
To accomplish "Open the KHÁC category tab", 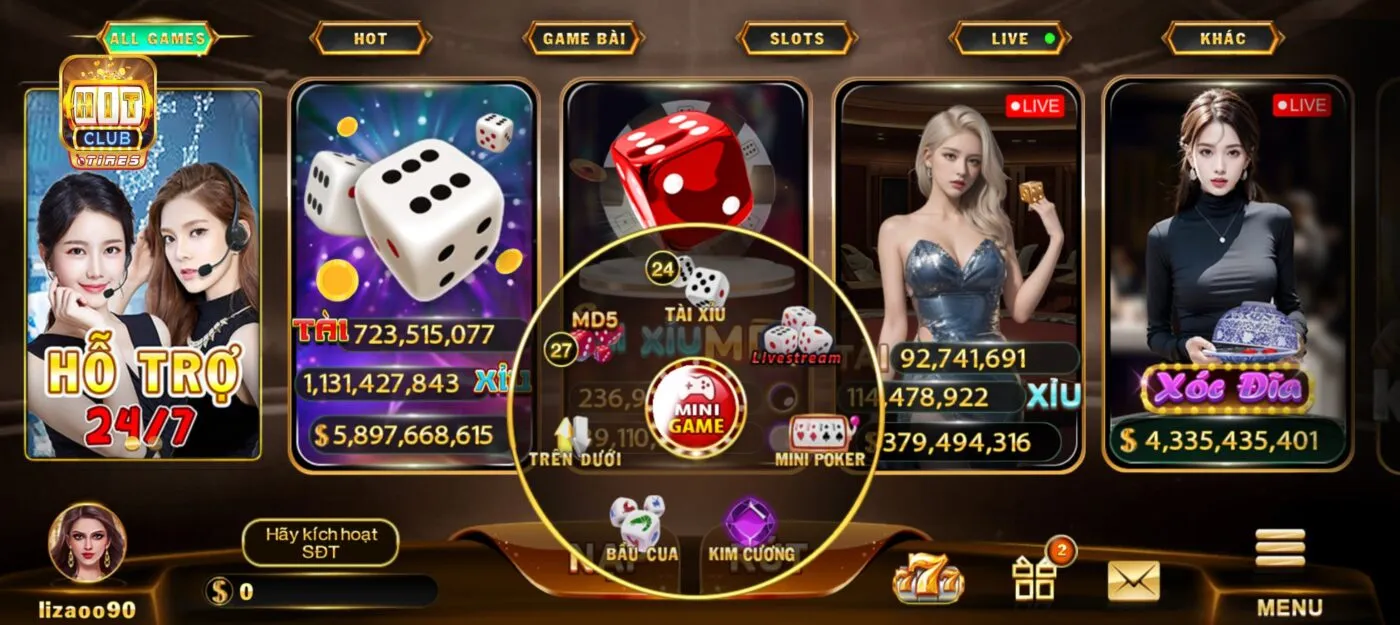I will click(1222, 39).
